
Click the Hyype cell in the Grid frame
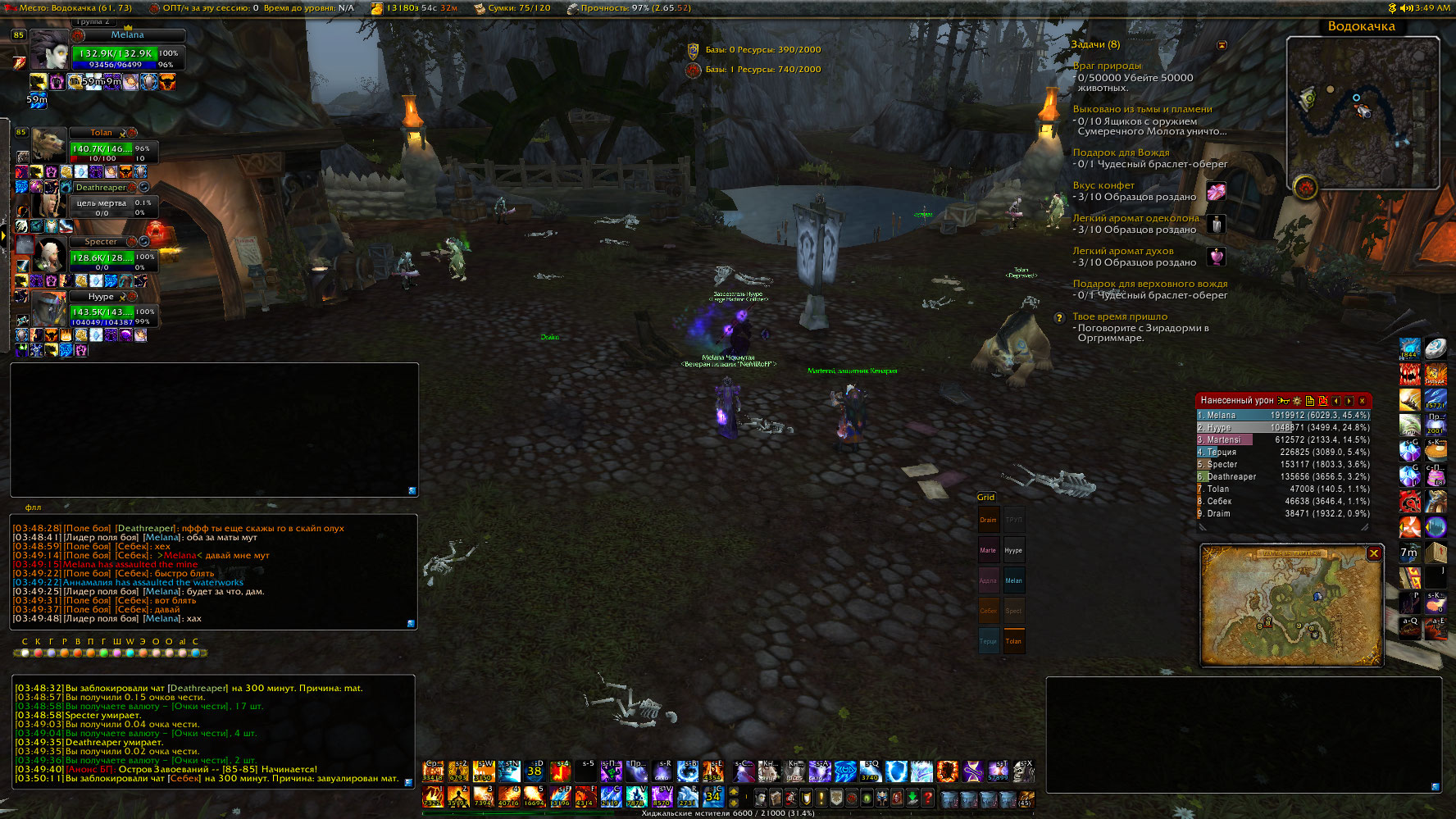point(1014,550)
